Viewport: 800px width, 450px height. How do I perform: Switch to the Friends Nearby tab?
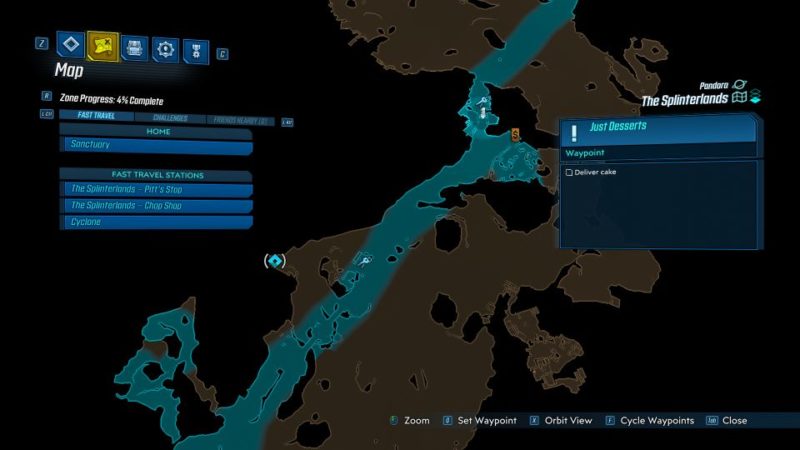click(239, 120)
